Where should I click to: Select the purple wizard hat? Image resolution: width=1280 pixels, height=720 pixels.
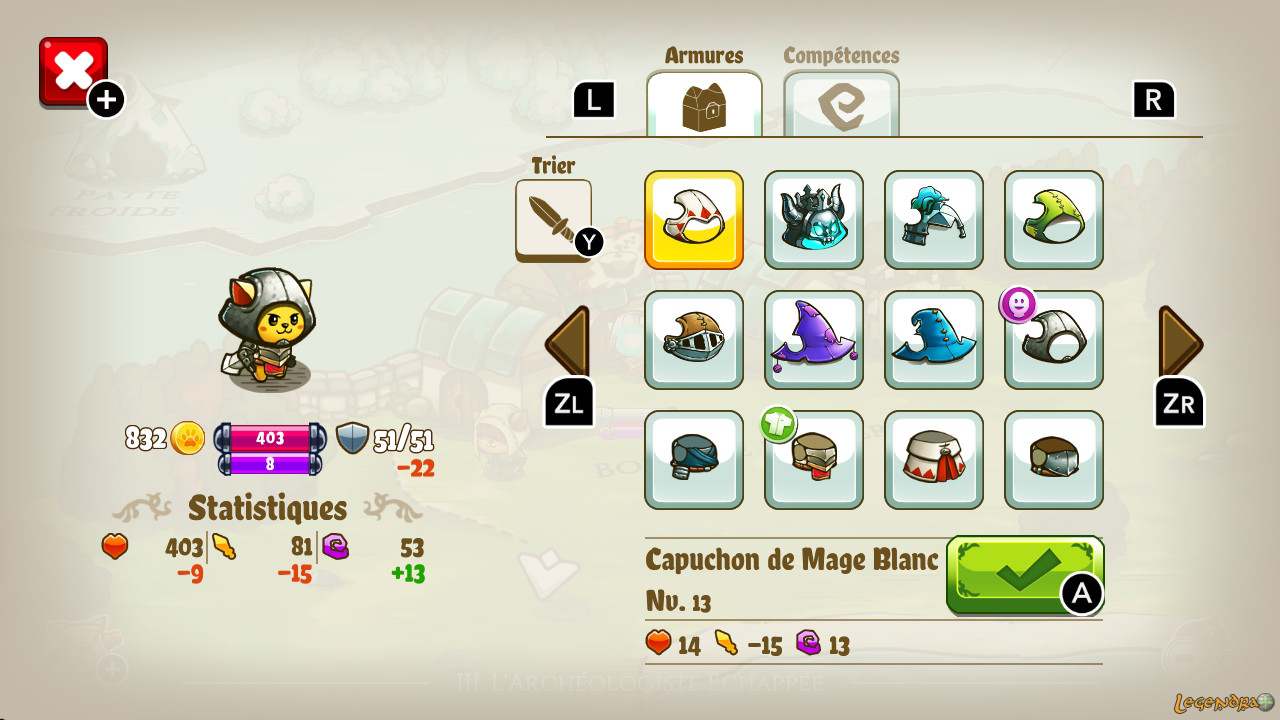click(814, 340)
